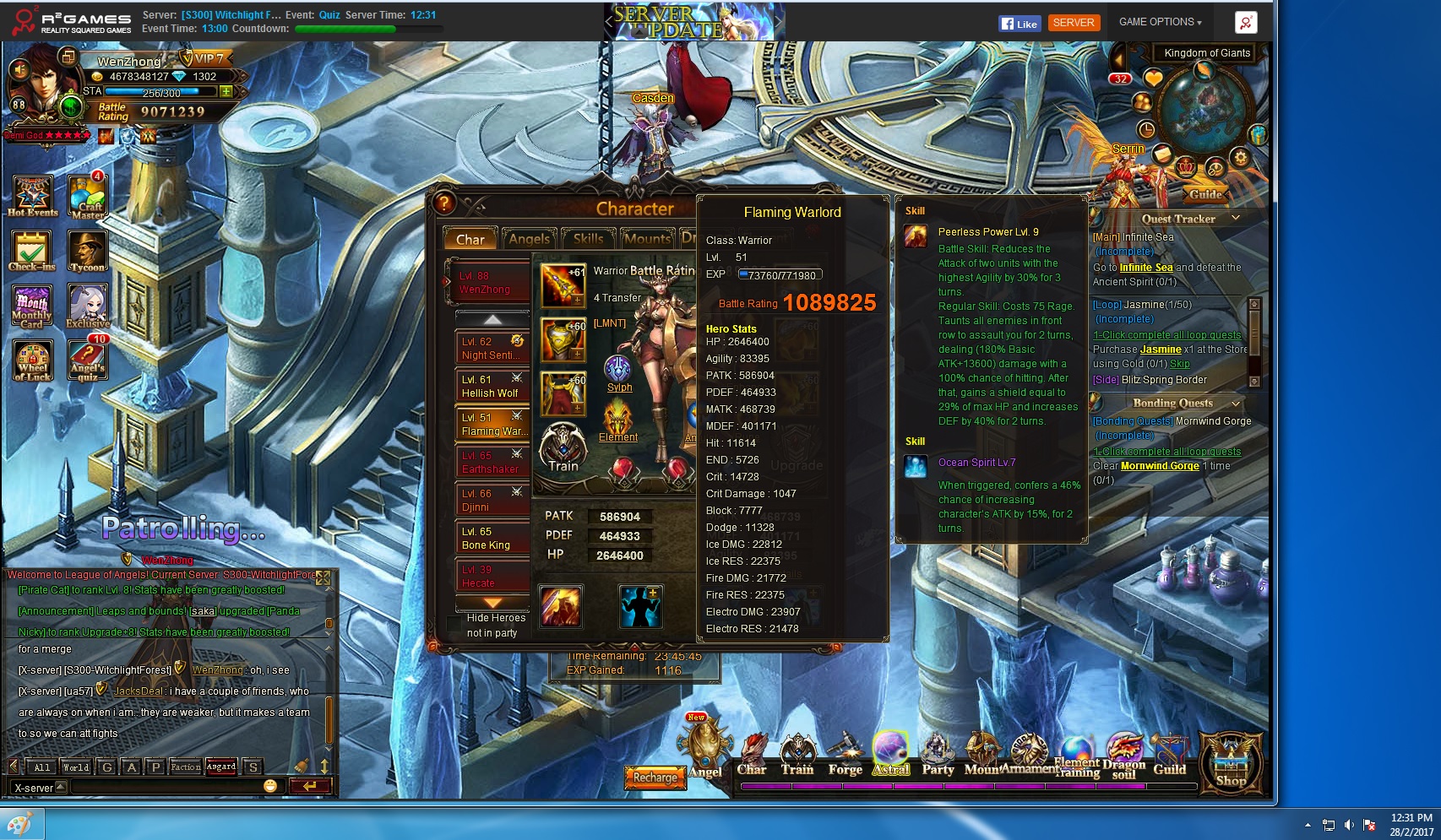Click the Facebook Like button

pyautogui.click(x=1019, y=24)
